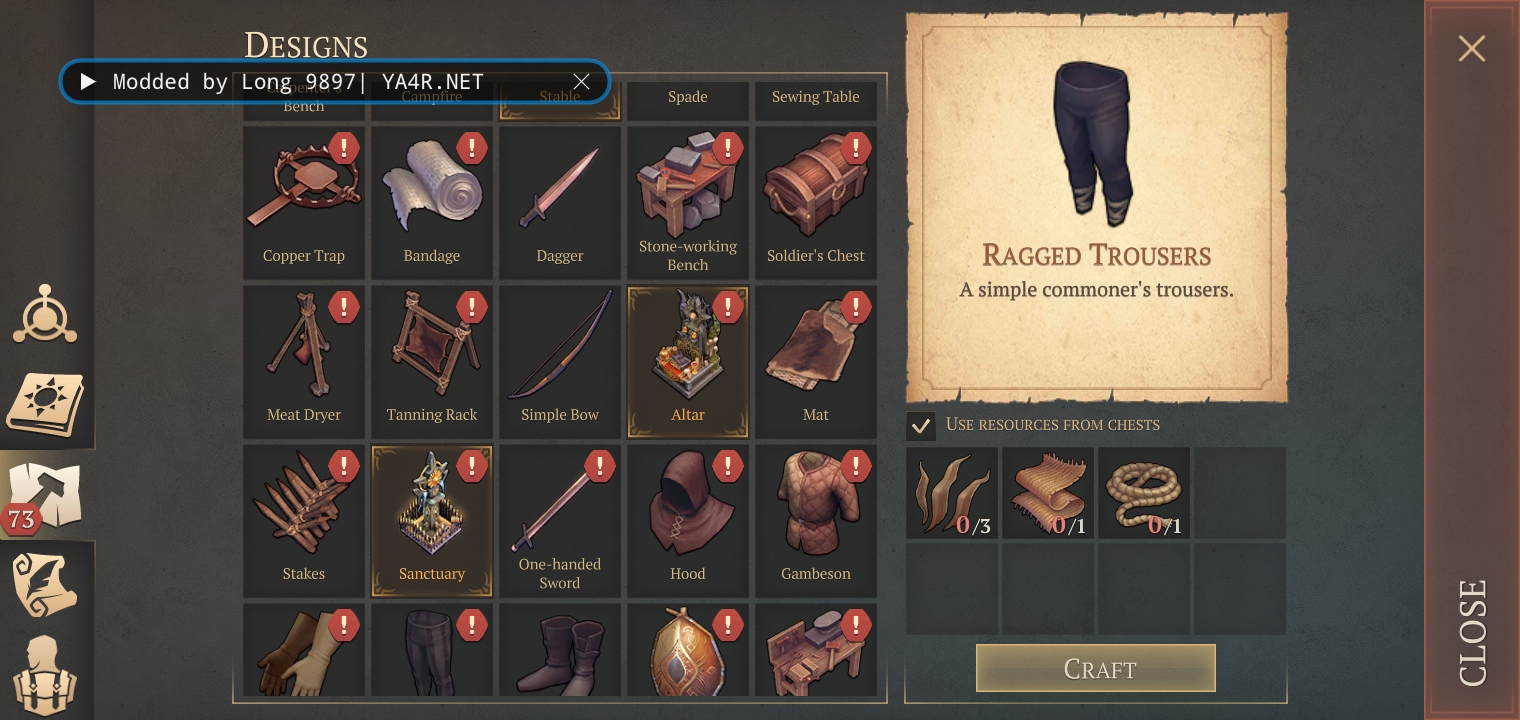The width and height of the screenshot is (1520, 720).
Task: Open the Altar design
Action: (x=688, y=362)
